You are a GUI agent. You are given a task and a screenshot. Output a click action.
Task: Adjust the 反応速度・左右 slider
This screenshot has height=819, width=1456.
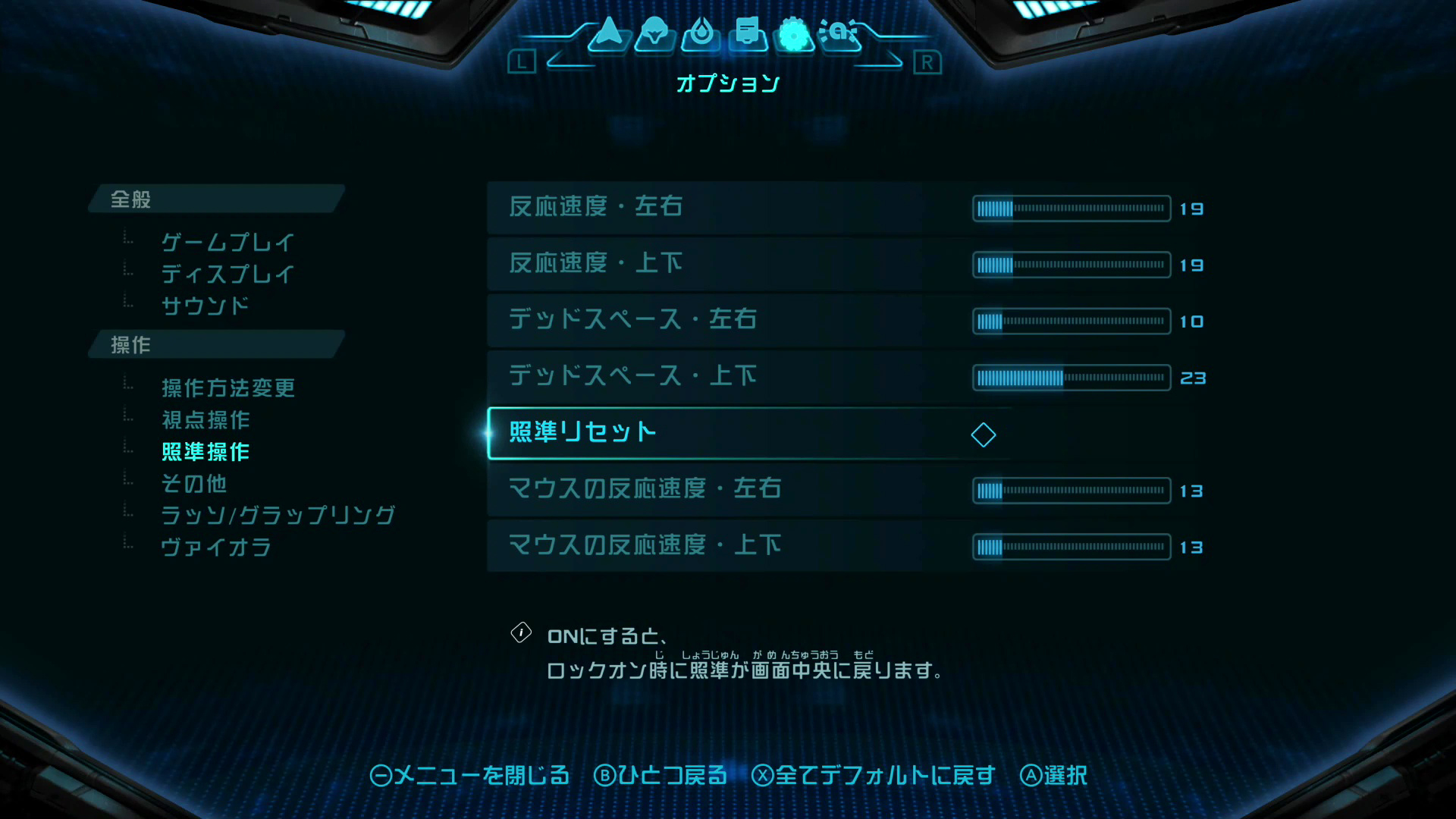[1070, 209]
